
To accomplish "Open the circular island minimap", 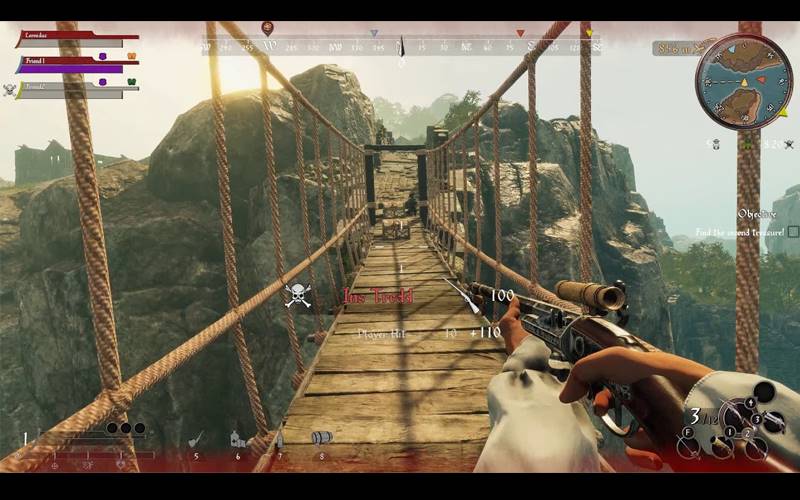I will 743,82.
